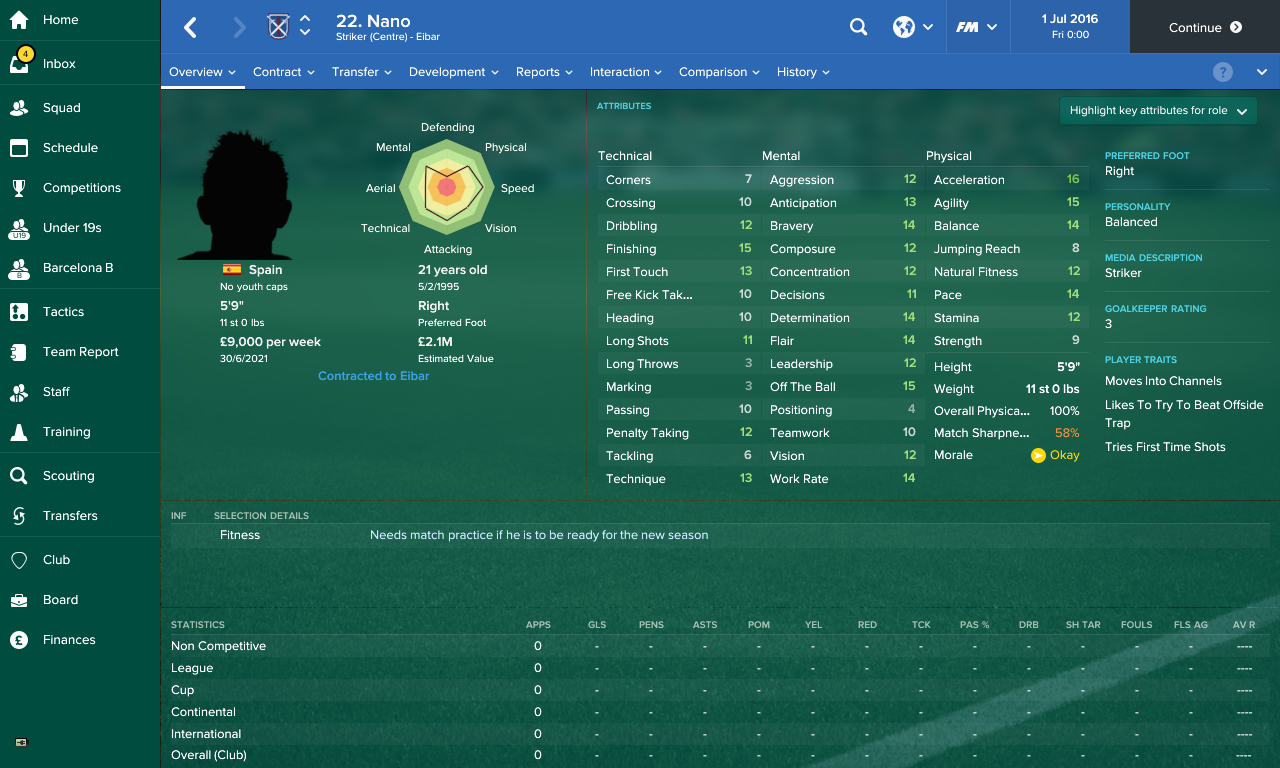Image resolution: width=1280 pixels, height=768 pixels.
Task: Open the world globe dropdown
Action: pyautogui.click(x=912, y=27)
